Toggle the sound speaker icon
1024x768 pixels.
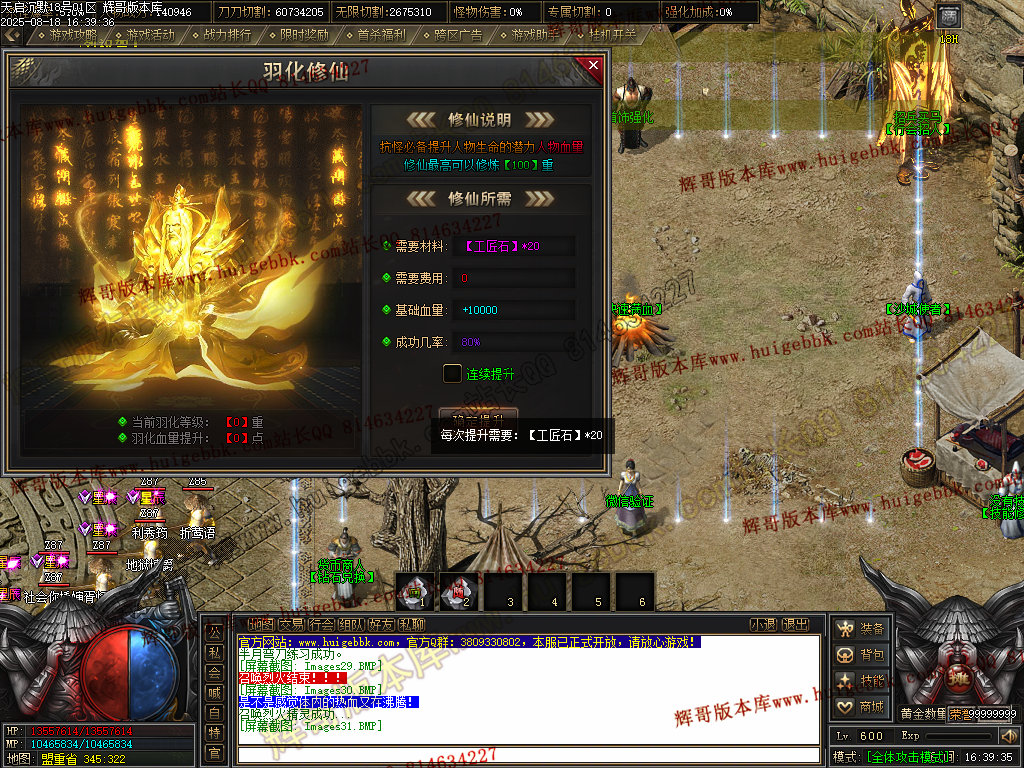(1008, 736)
